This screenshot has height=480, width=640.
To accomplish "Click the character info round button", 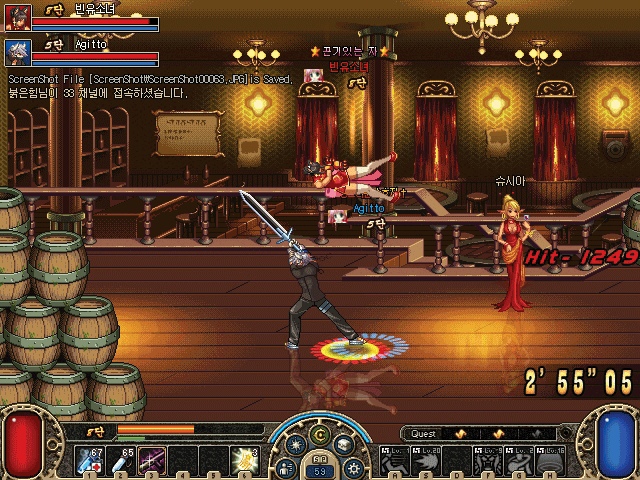I will [286, 467].
